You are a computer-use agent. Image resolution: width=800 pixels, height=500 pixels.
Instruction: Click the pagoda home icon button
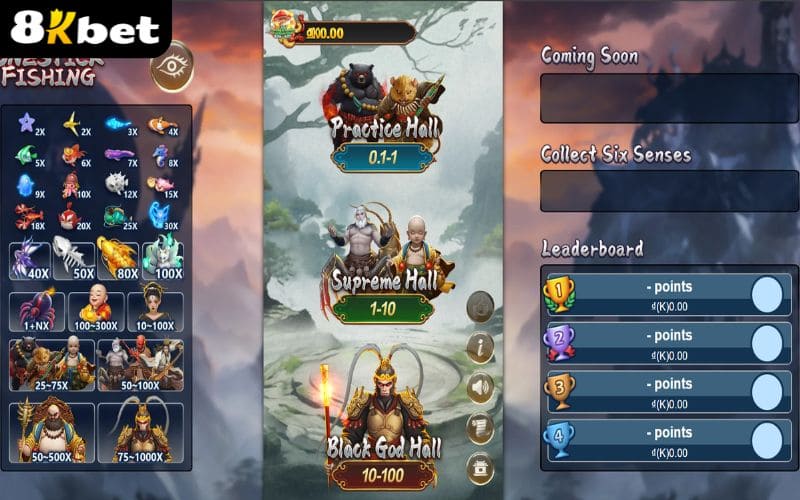[x=481, y=467]
